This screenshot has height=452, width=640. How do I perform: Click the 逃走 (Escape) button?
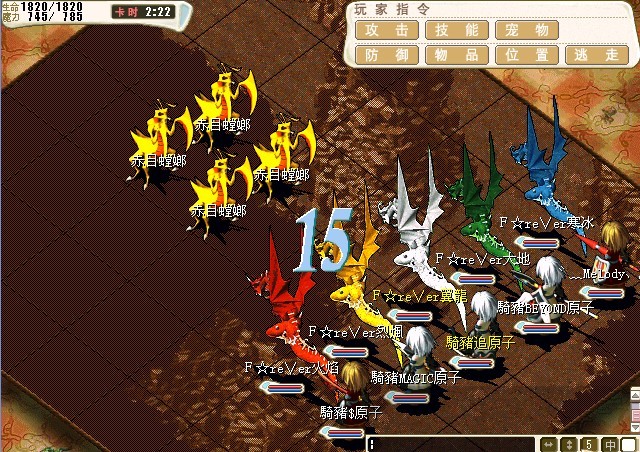[597, 55]
